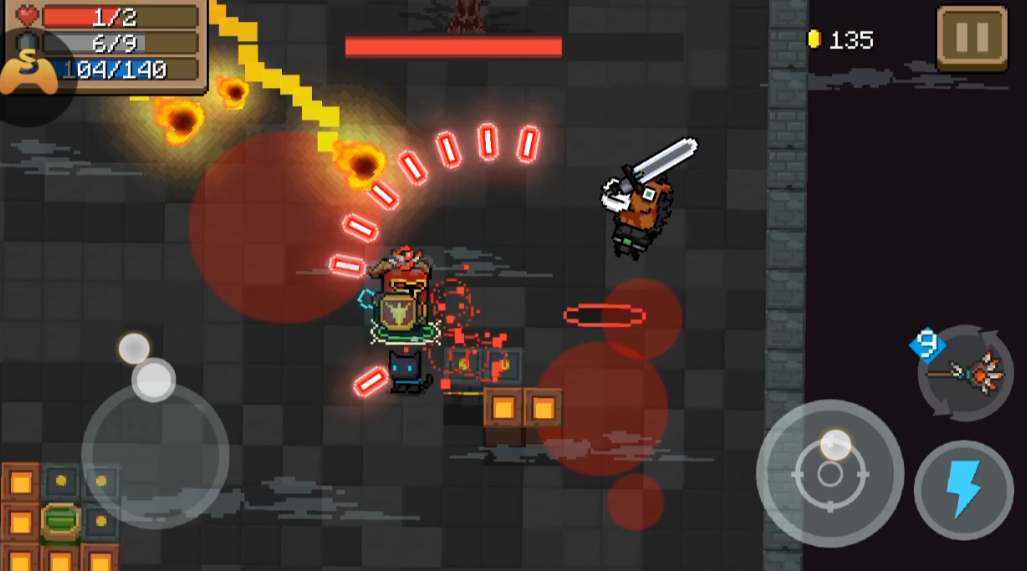The height and width of the screenshot is (571, 1027).
Task: Tap the virtual movement joystick
Action: click(x=155, y=454)
